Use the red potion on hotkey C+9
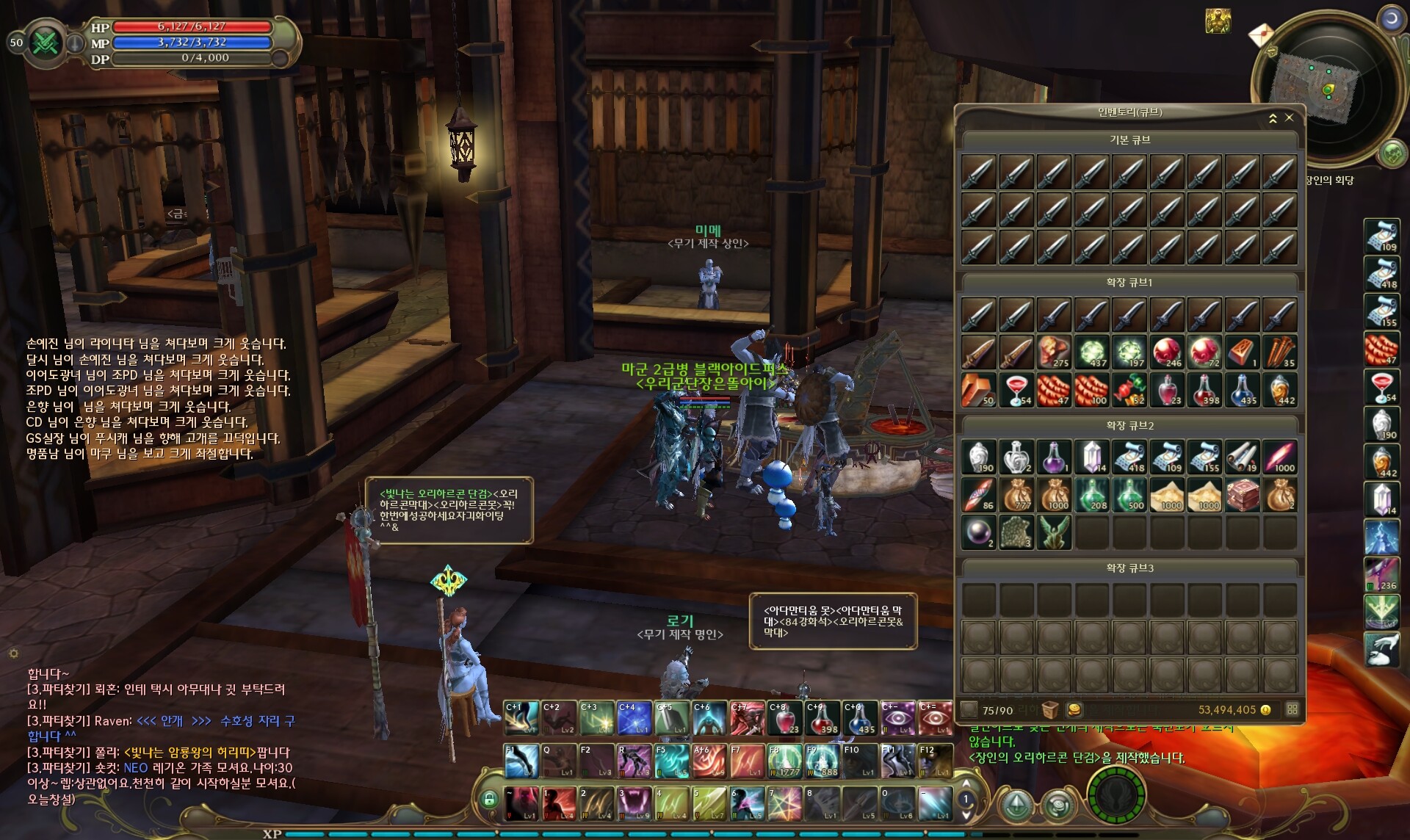This screenshot has height=840, width=1410. pyautogui.click(x=822, y=718)
